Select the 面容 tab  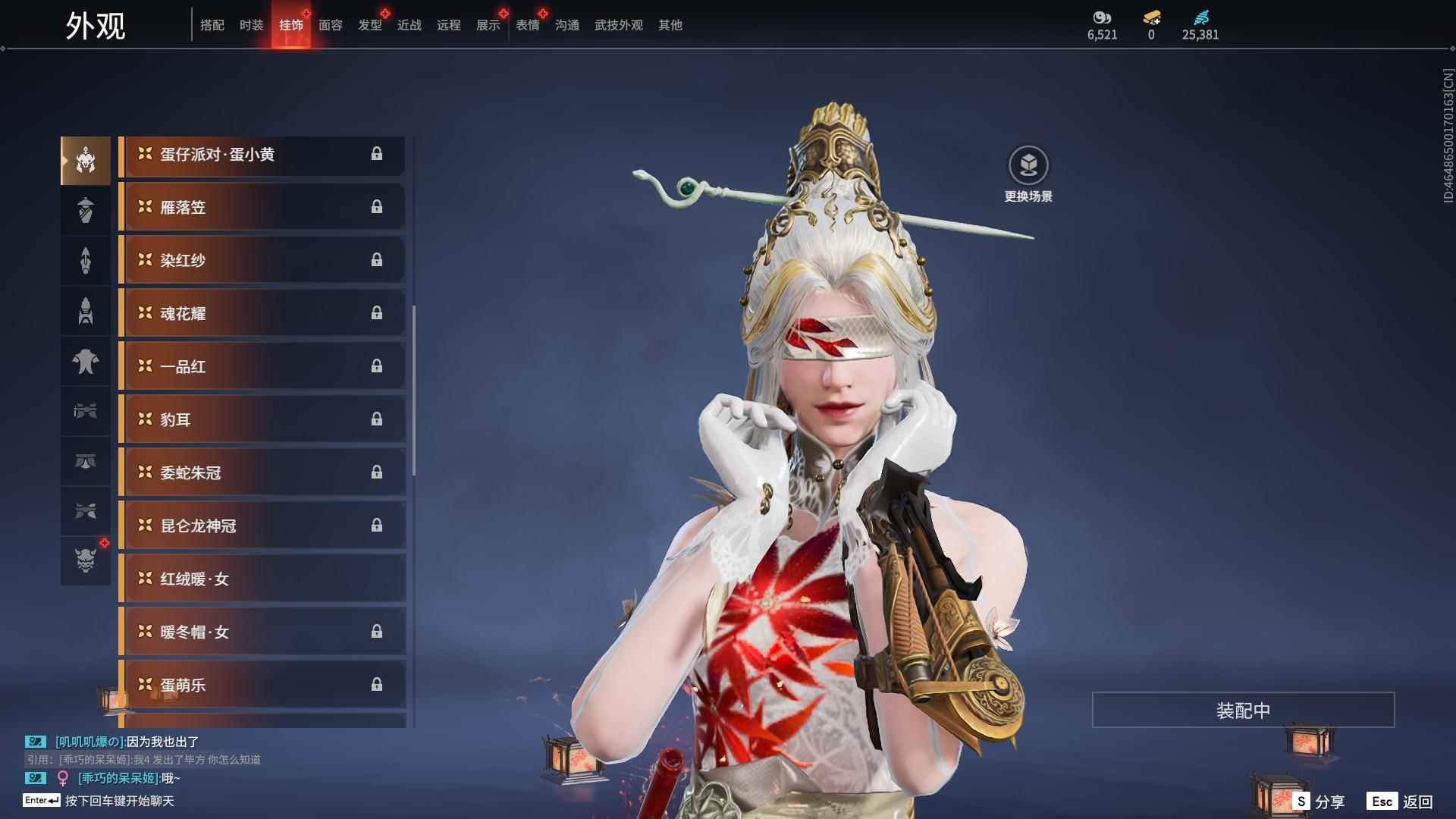pyautogui.click(x=331, y=25)
